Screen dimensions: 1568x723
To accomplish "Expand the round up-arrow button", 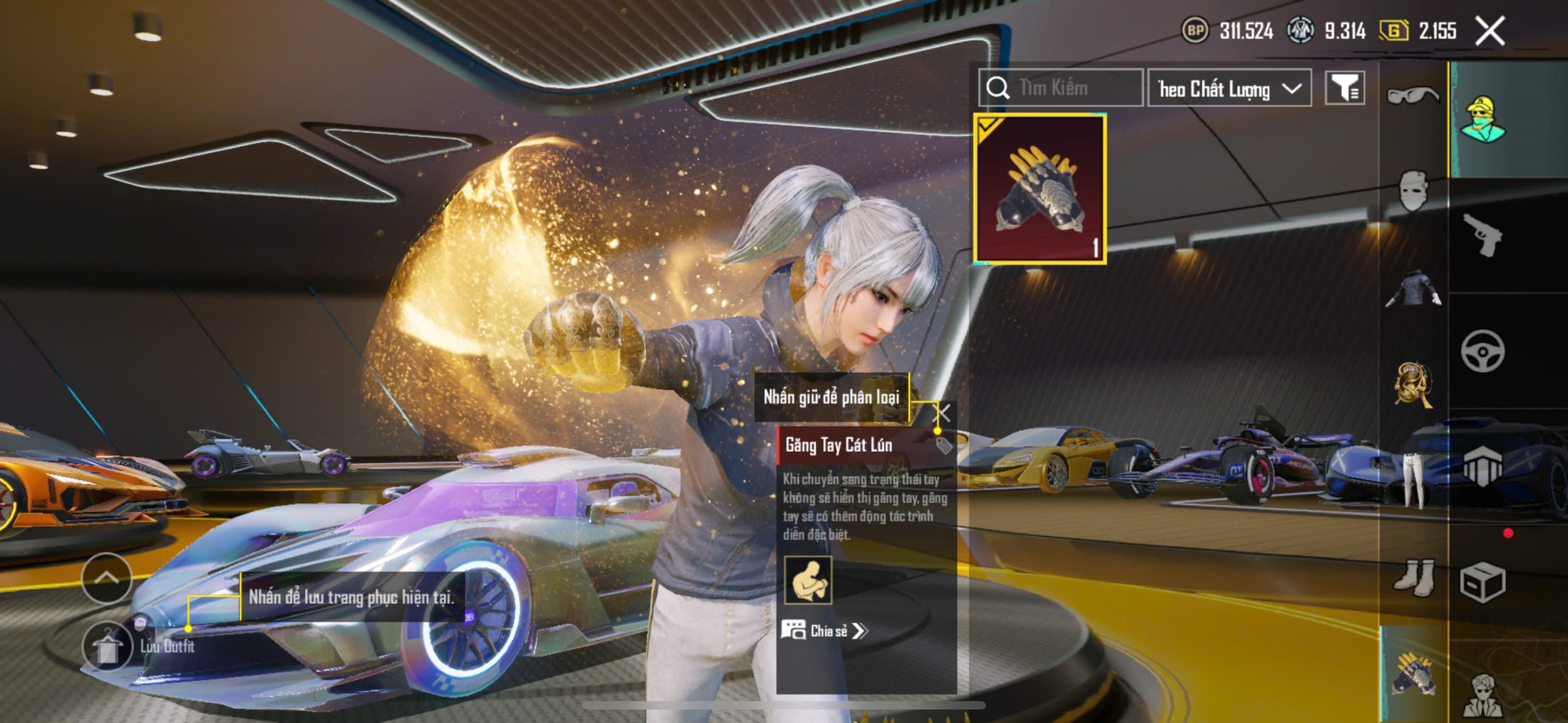I will [107, 577].
